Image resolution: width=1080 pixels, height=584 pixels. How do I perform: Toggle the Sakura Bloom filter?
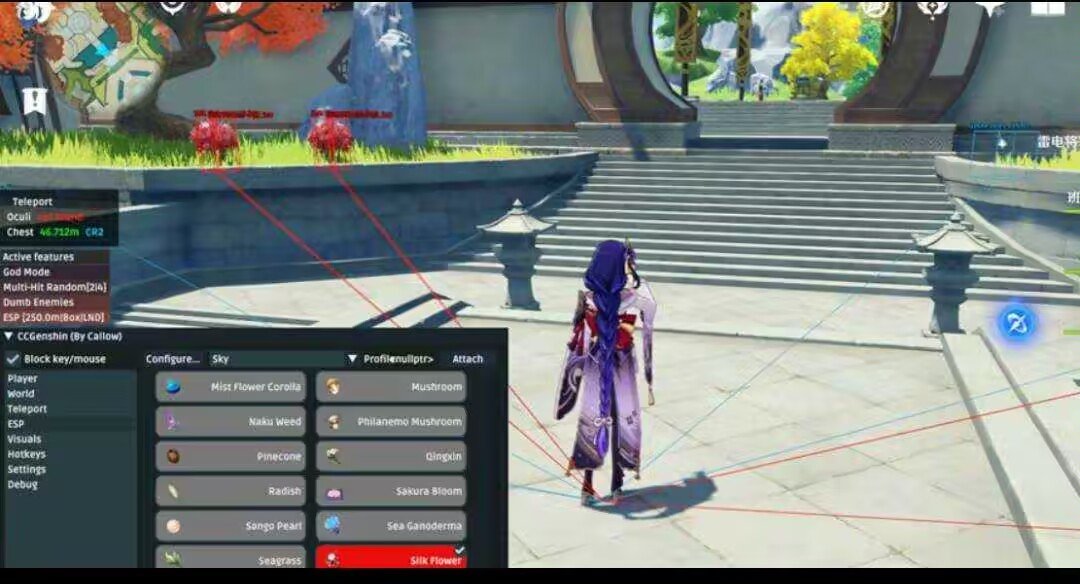click(391, 491)
